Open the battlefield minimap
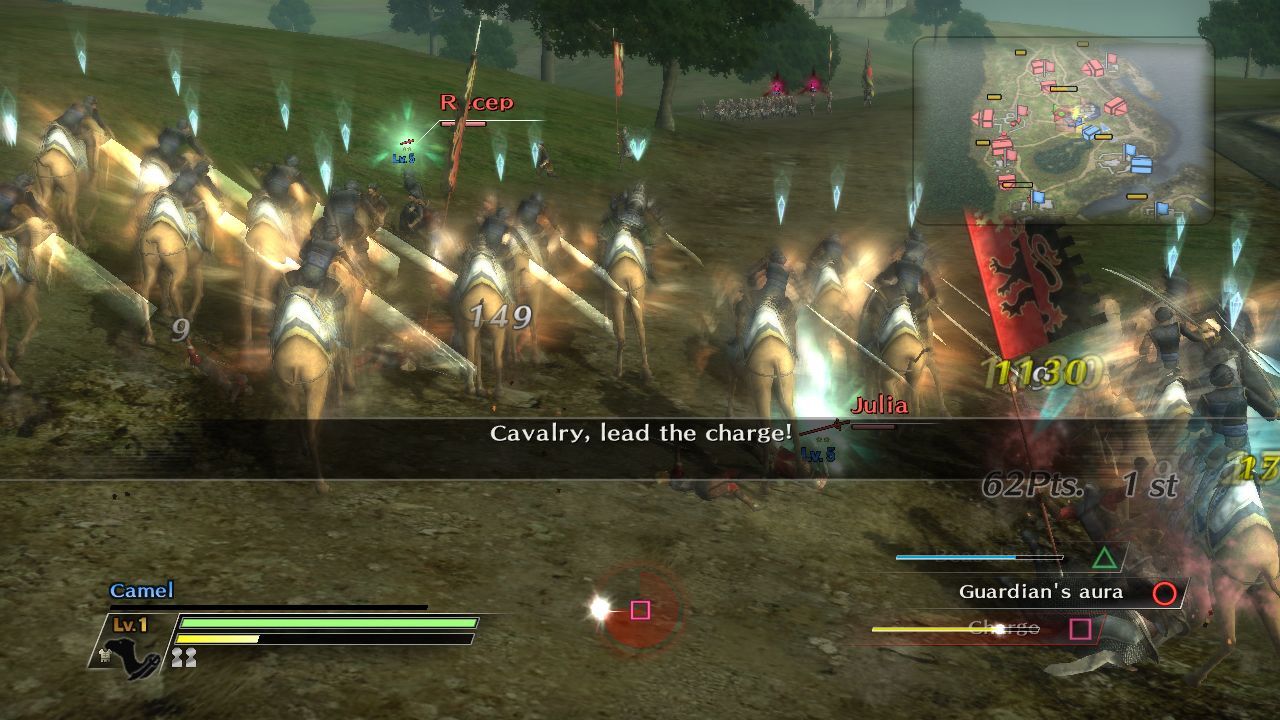 click(x=1063, y=131)
